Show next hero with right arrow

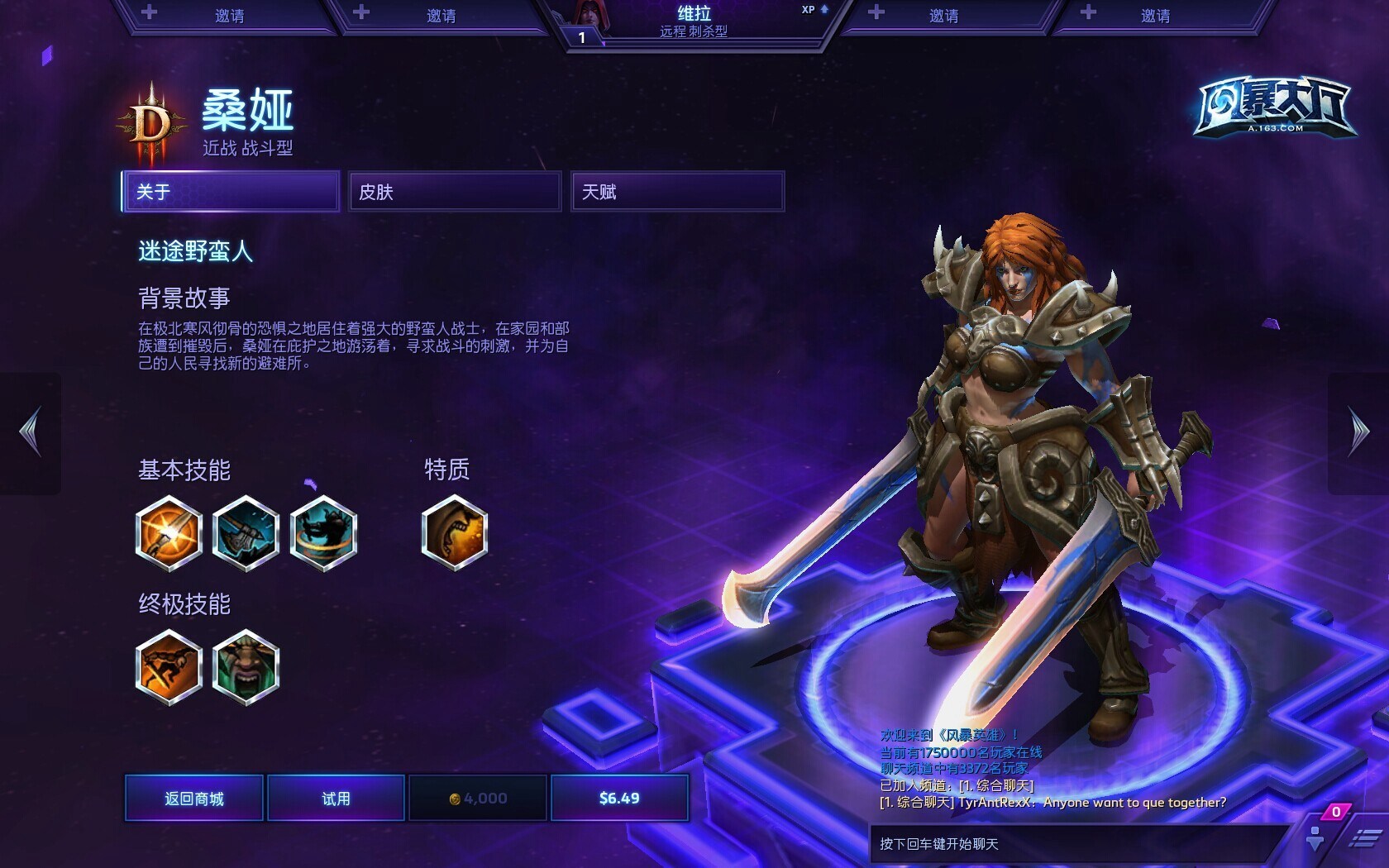coord(1358,432)
